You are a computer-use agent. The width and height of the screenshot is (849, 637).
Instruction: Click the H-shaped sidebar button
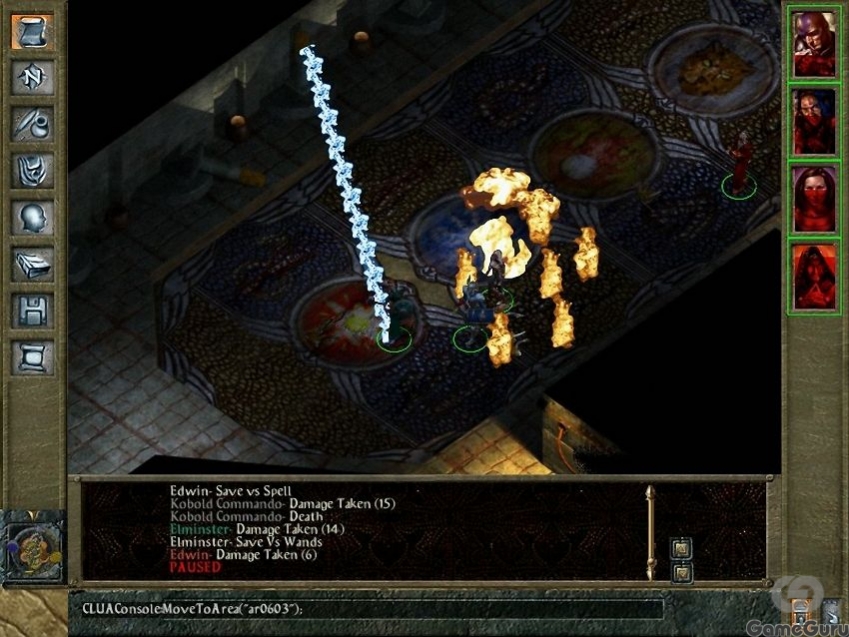(33, 311)
